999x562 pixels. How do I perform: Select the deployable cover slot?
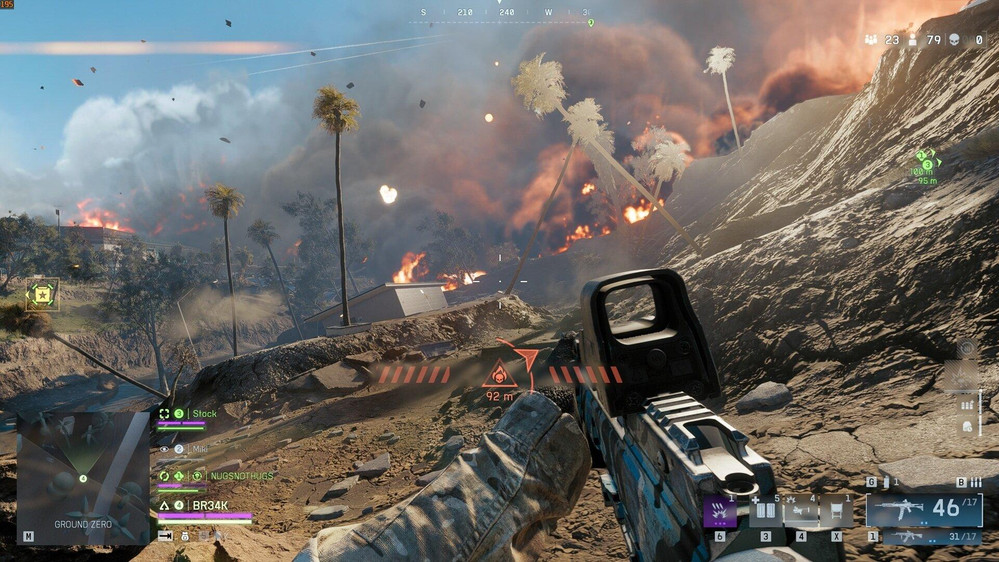coord(837,511)
